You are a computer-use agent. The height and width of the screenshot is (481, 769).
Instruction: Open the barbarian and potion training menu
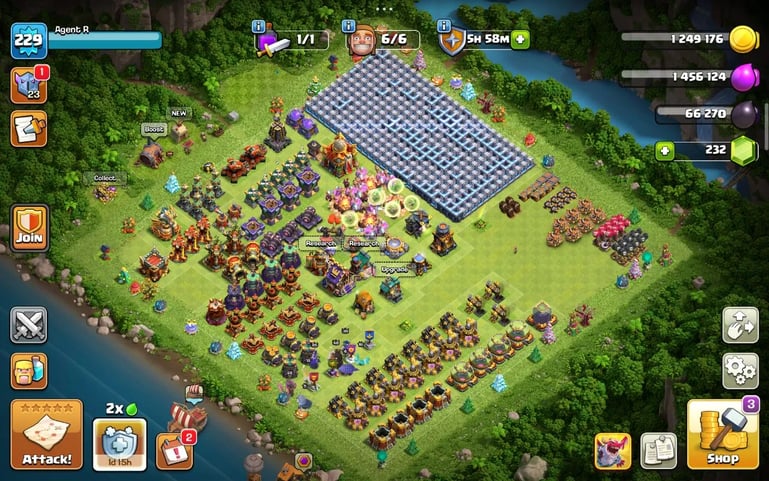click(x=29, y=371)
